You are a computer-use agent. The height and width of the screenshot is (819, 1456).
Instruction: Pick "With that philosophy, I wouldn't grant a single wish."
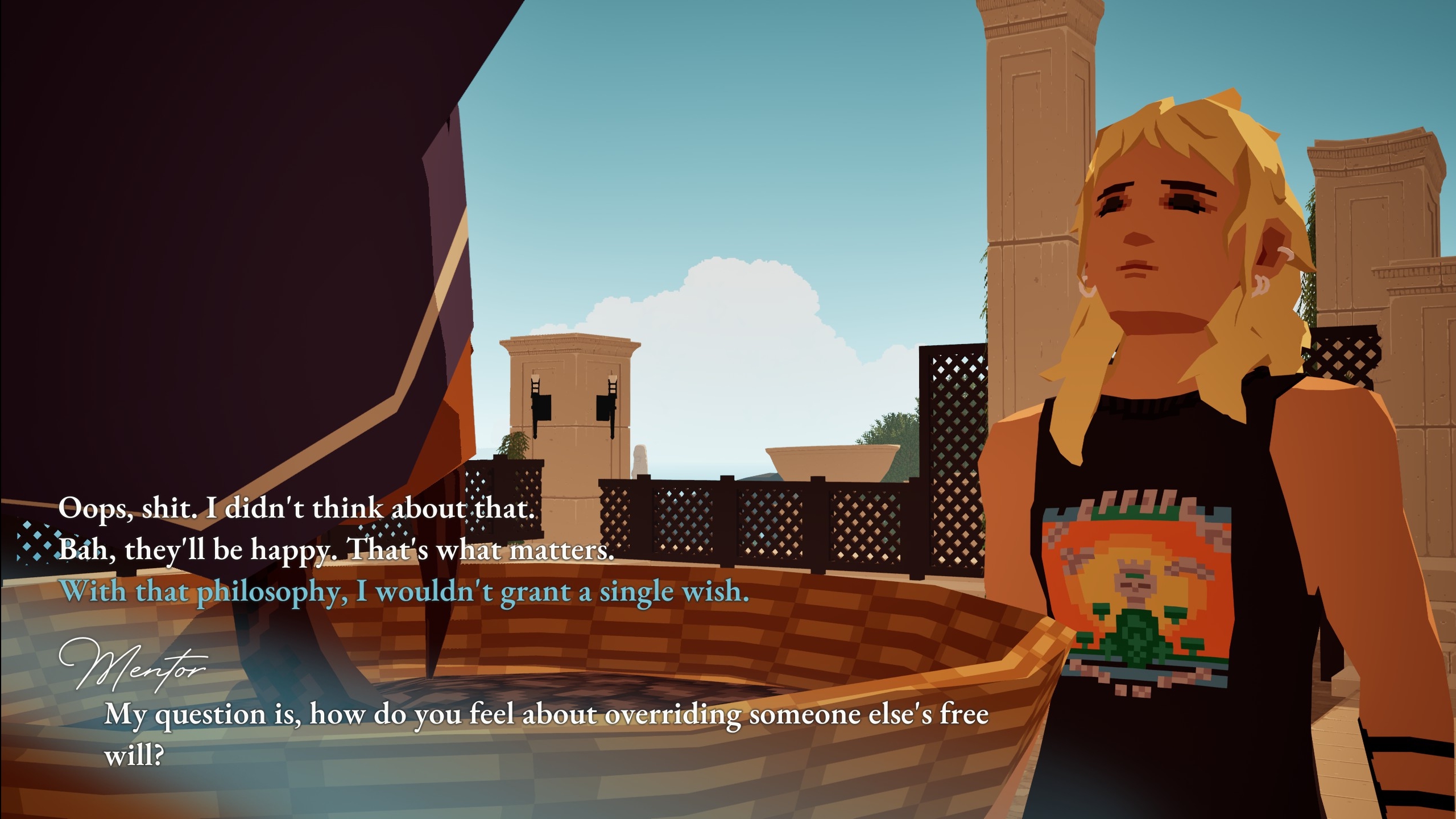[404, 591]
